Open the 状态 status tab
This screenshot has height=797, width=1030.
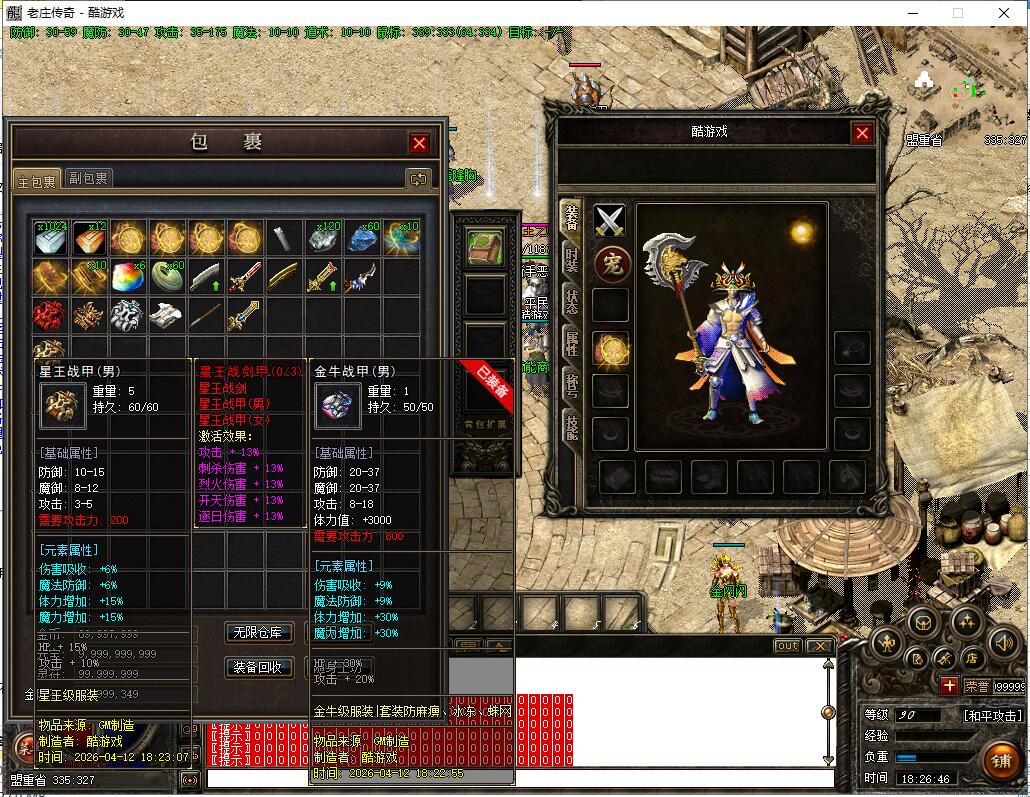point(571,301)
